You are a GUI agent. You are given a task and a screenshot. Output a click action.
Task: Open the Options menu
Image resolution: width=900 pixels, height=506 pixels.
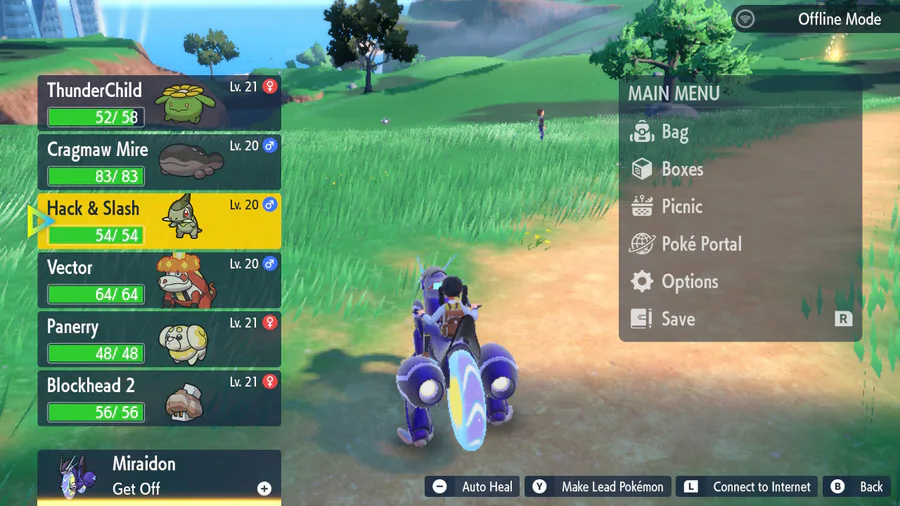[689, 282]
